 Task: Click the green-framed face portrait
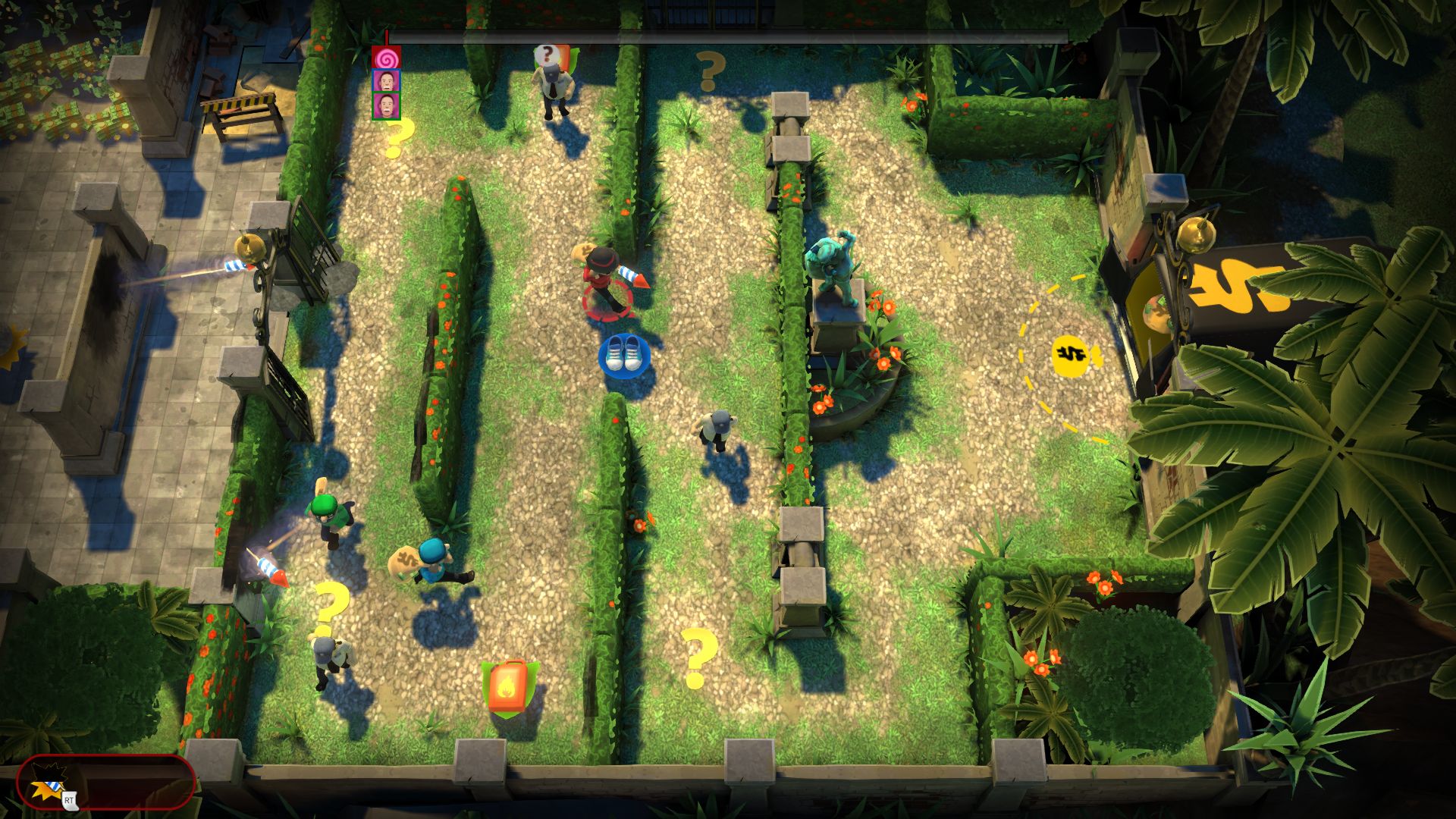pos(386,105)
